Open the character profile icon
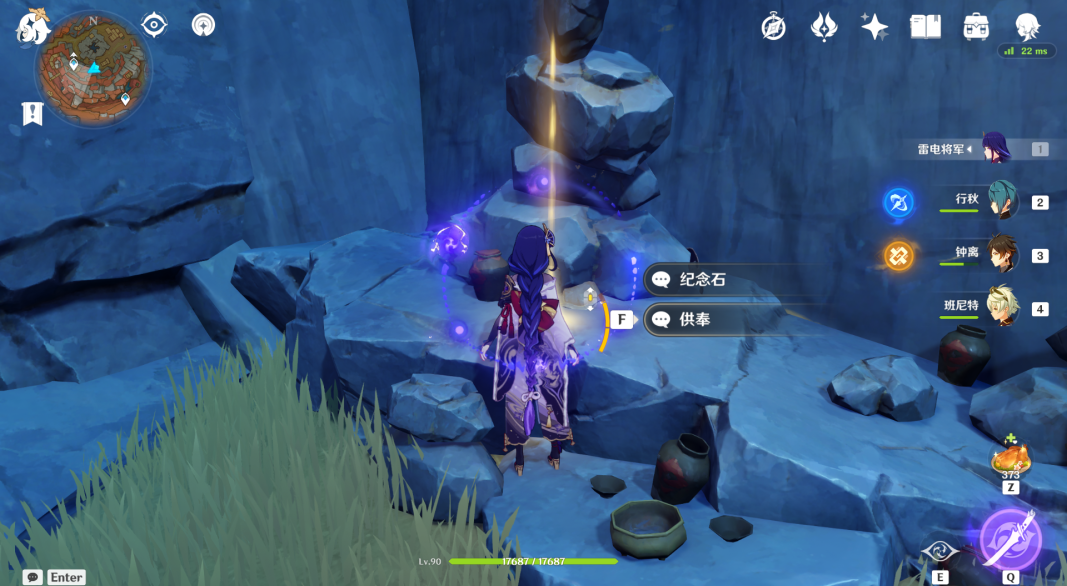1067x586 pixels. tap(1027, 27)
